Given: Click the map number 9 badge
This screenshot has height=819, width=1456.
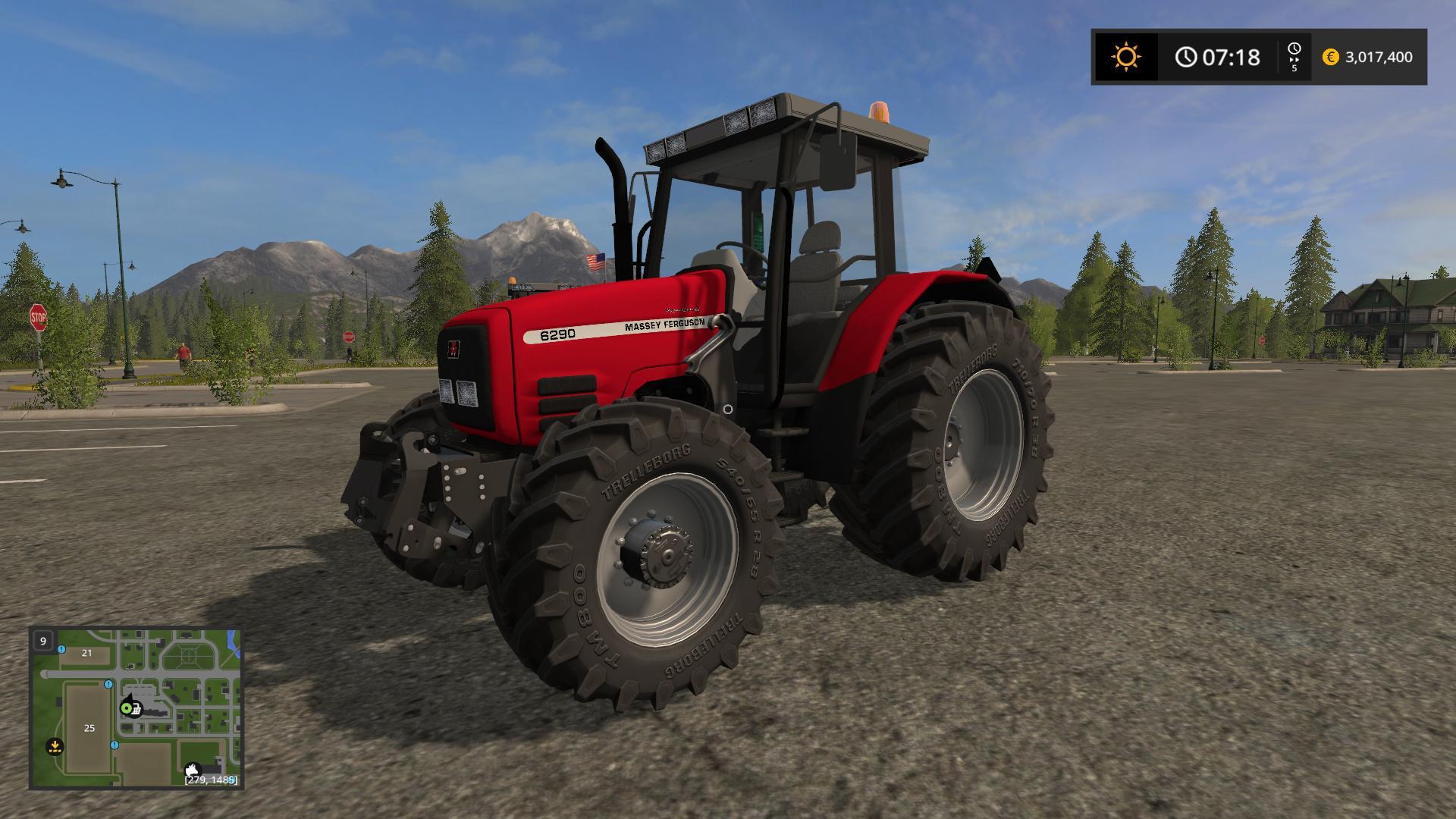Looking at the screenshot, I should pyautogui.click(x=43, y=641).
